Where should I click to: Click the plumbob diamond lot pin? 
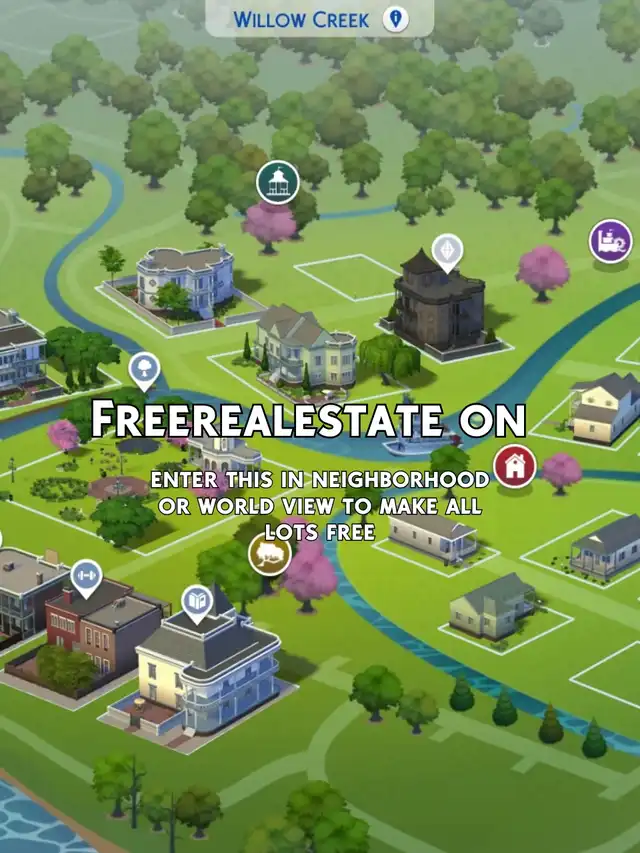click(x=447, y=249)
